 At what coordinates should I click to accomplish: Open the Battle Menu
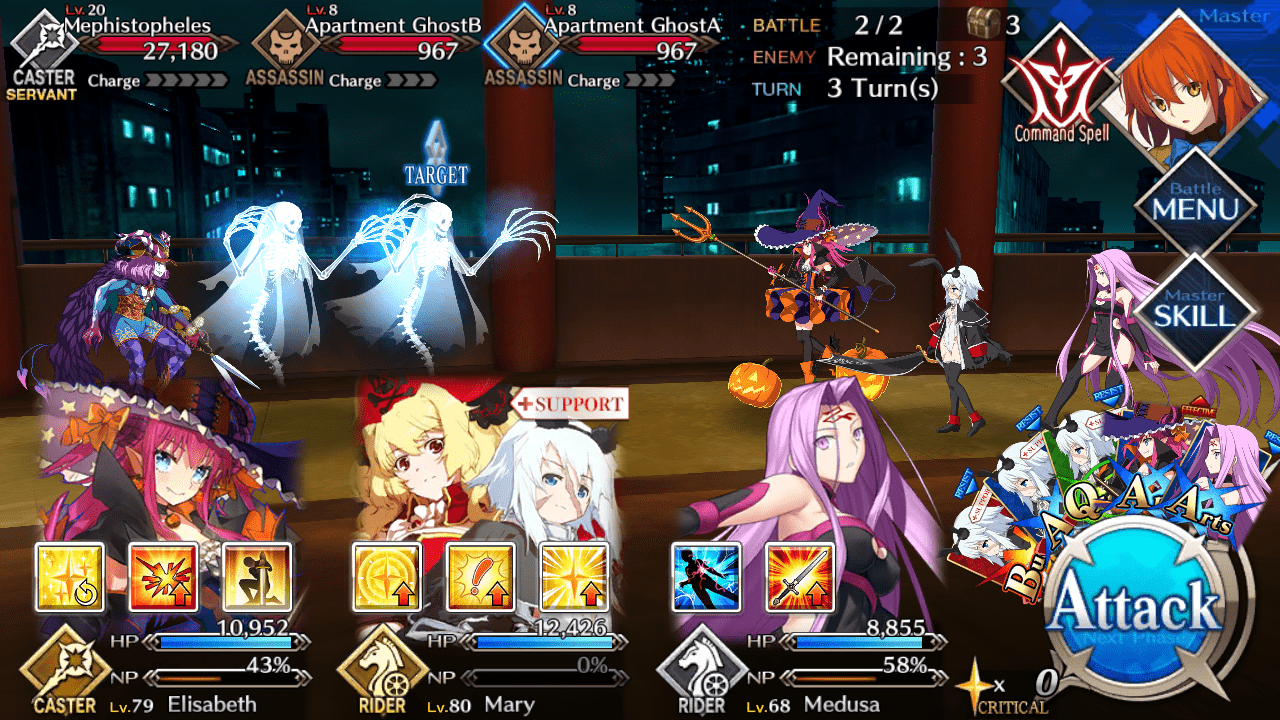pyautogui.click(x=1196, y=203)
